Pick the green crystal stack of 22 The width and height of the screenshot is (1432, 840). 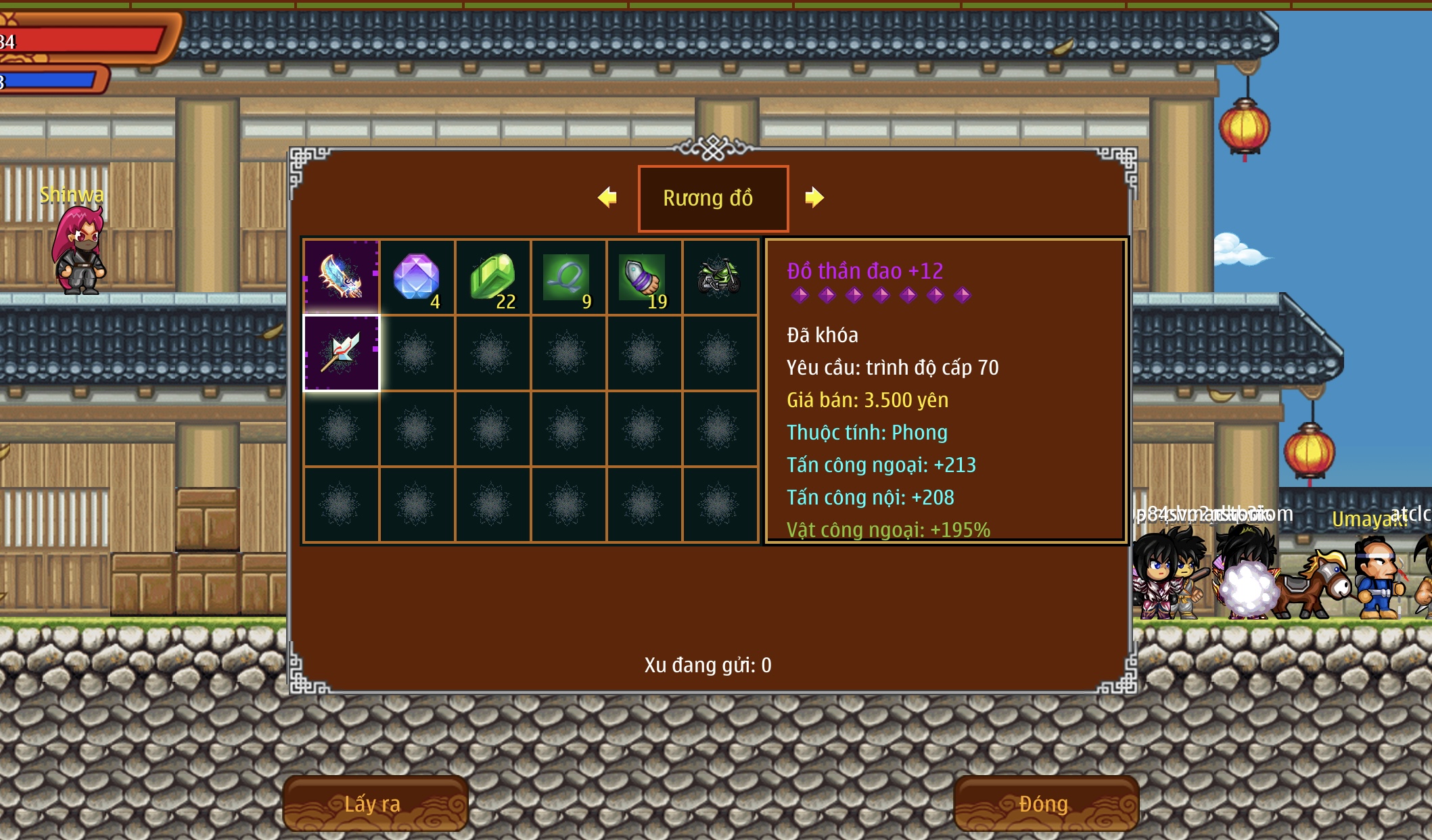pyautogui.click(x=493, y=277)
